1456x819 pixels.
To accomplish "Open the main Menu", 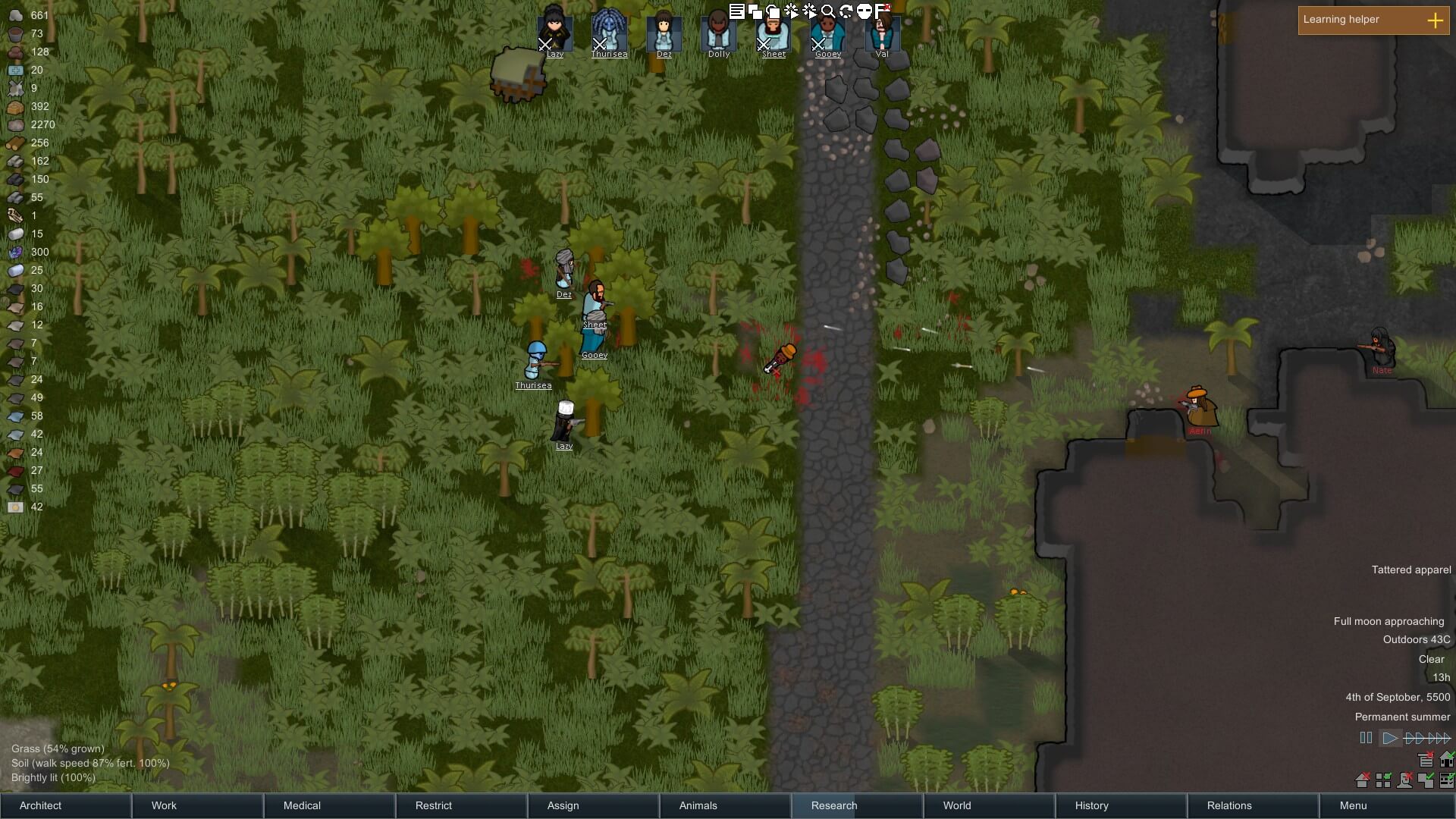I will tap(1353, 805).
